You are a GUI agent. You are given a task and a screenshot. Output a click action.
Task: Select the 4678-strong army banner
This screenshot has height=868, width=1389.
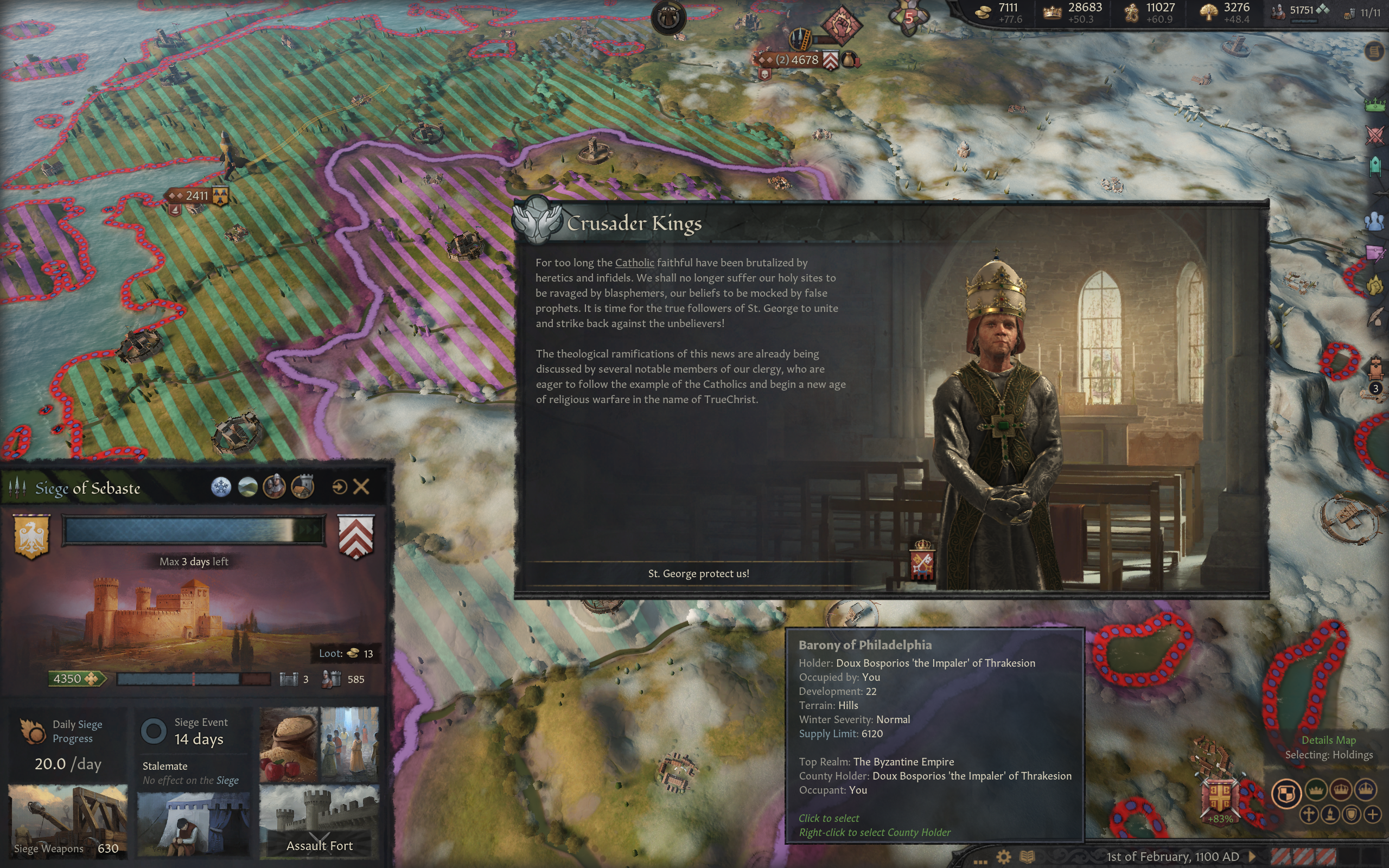(797, 60)
